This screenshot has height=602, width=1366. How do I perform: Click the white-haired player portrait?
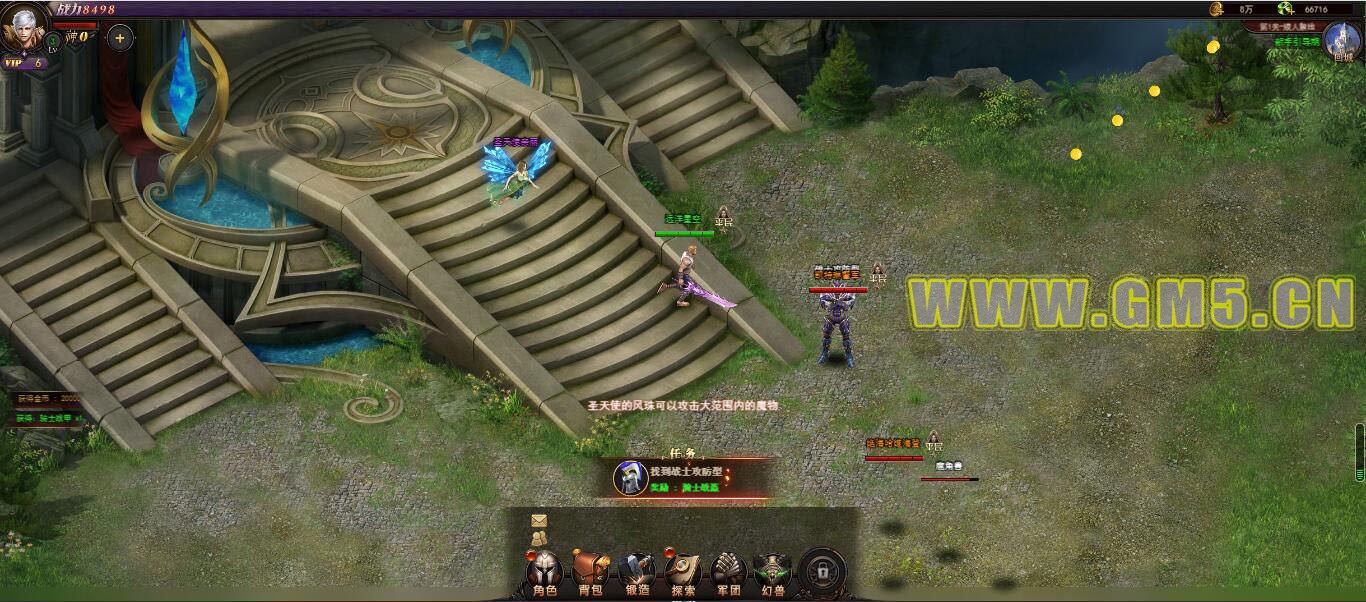(24, 28)
